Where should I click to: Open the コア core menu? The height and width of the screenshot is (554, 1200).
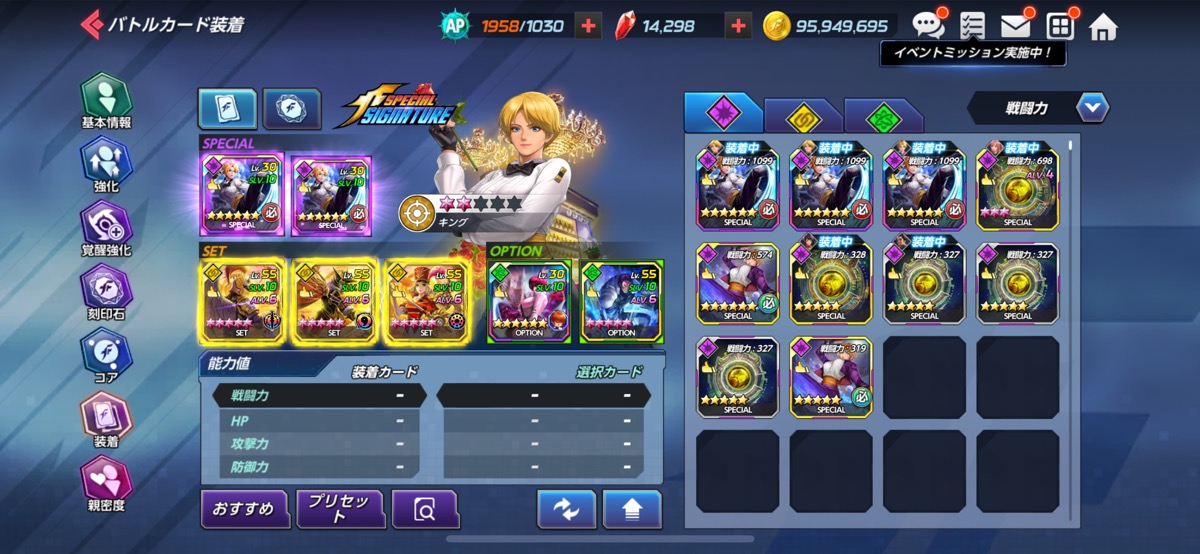(x=106, y=355)
